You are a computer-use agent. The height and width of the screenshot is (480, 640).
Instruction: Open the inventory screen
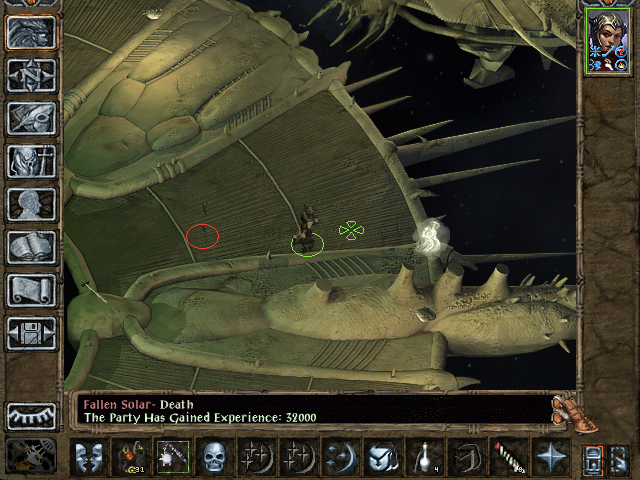[31, 161]
